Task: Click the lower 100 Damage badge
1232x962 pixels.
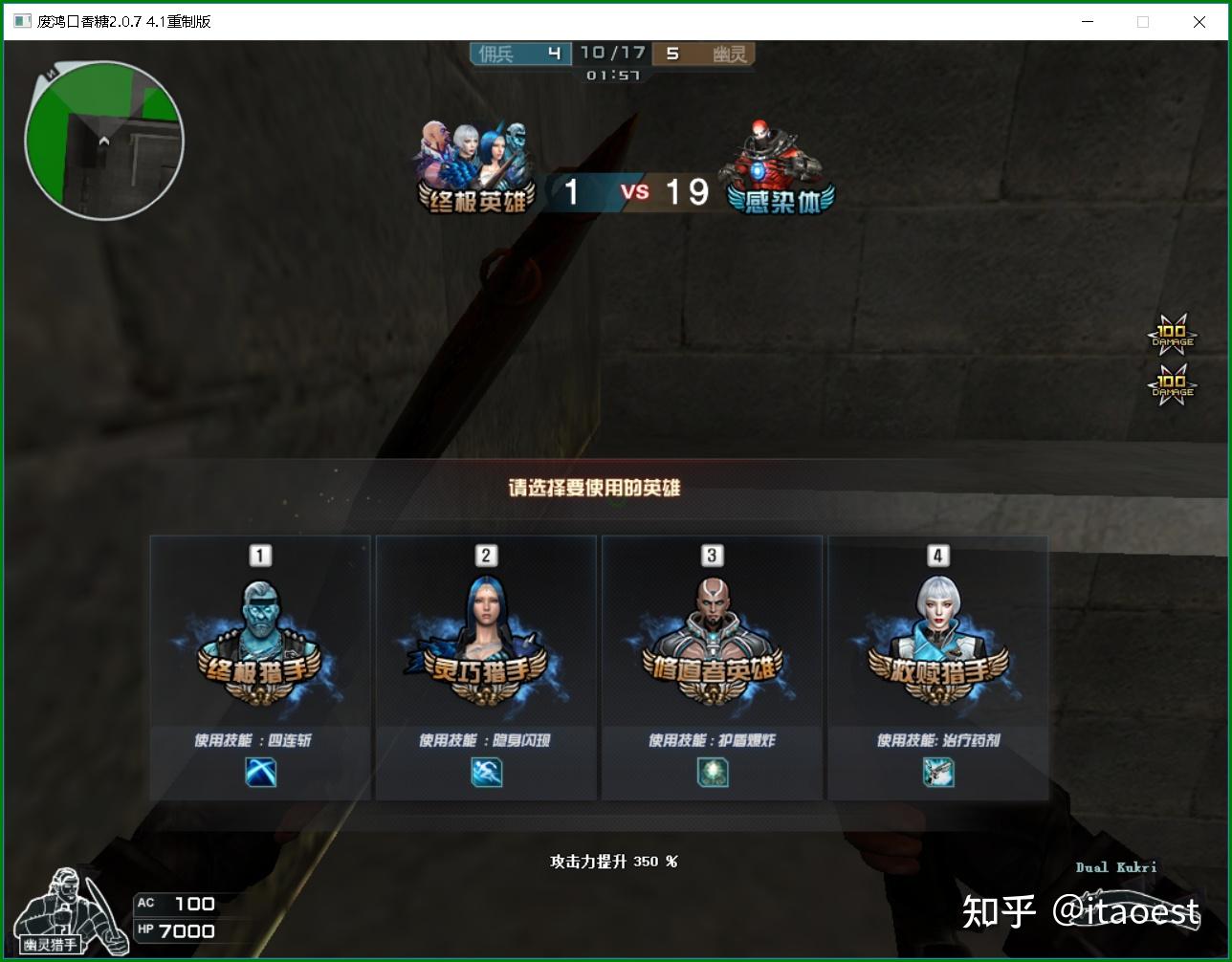Action: point(1172,385)
